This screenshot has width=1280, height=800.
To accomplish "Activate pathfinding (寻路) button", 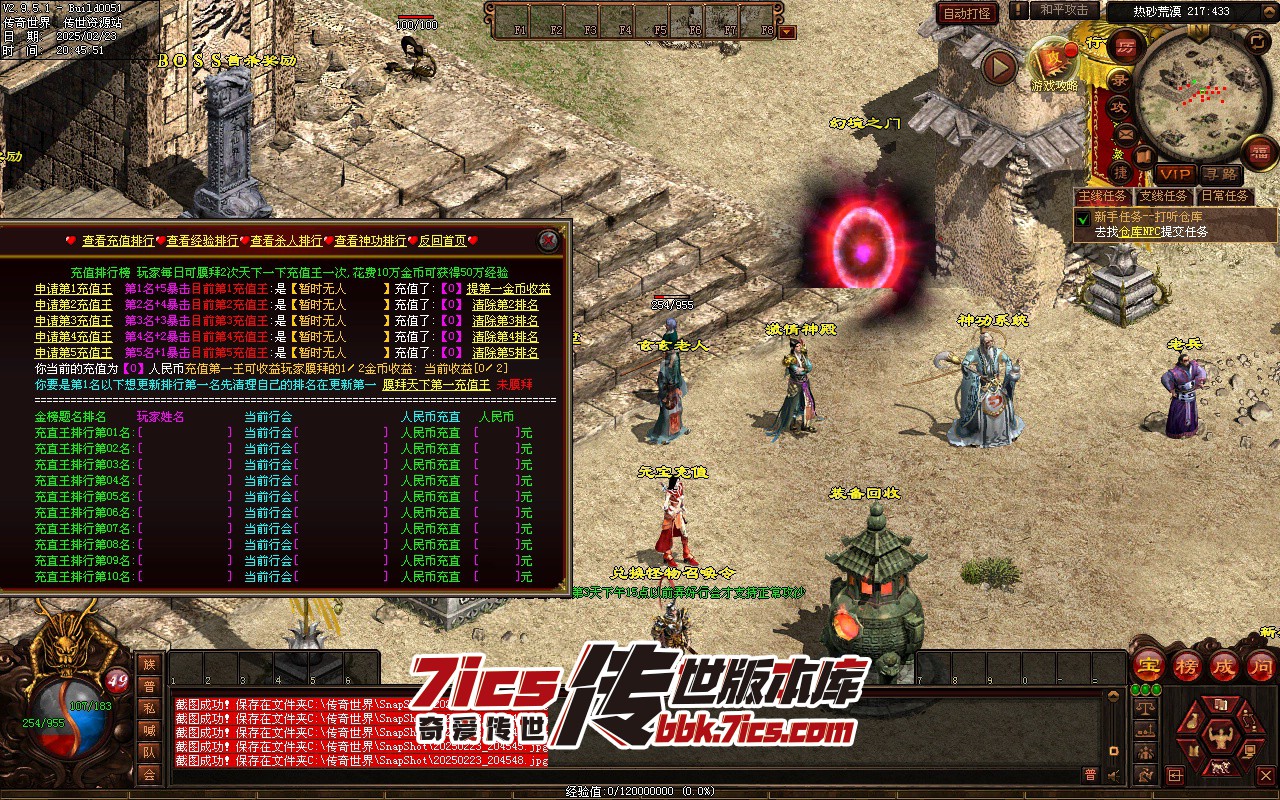I will click(x=1218, y=175).
